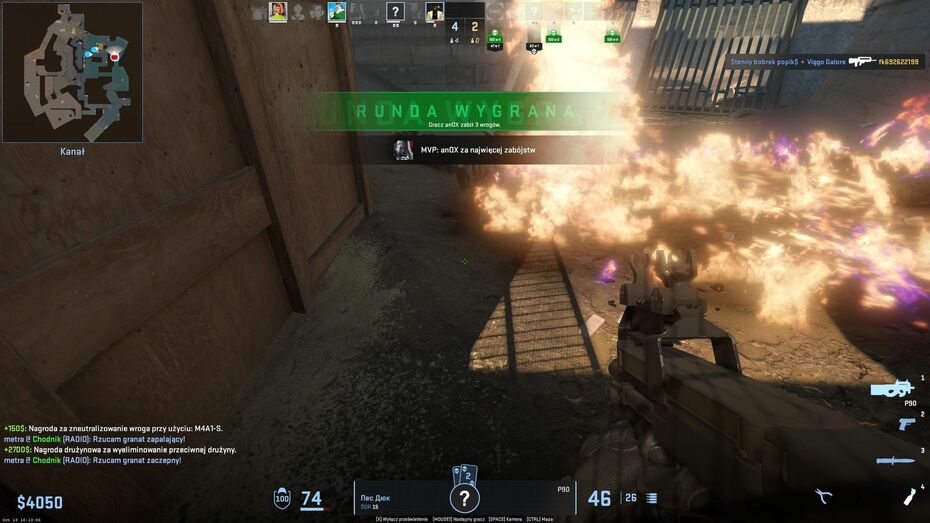This screenshot has width=930, height=523.
Task: Switch to the pistol slot
Action: pyautogui.click(x=906, y=424)
